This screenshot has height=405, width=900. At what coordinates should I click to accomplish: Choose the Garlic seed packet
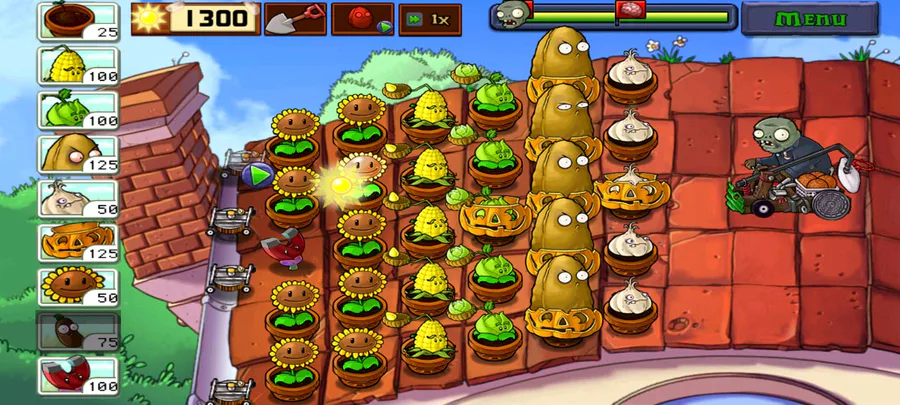[78, 198]
